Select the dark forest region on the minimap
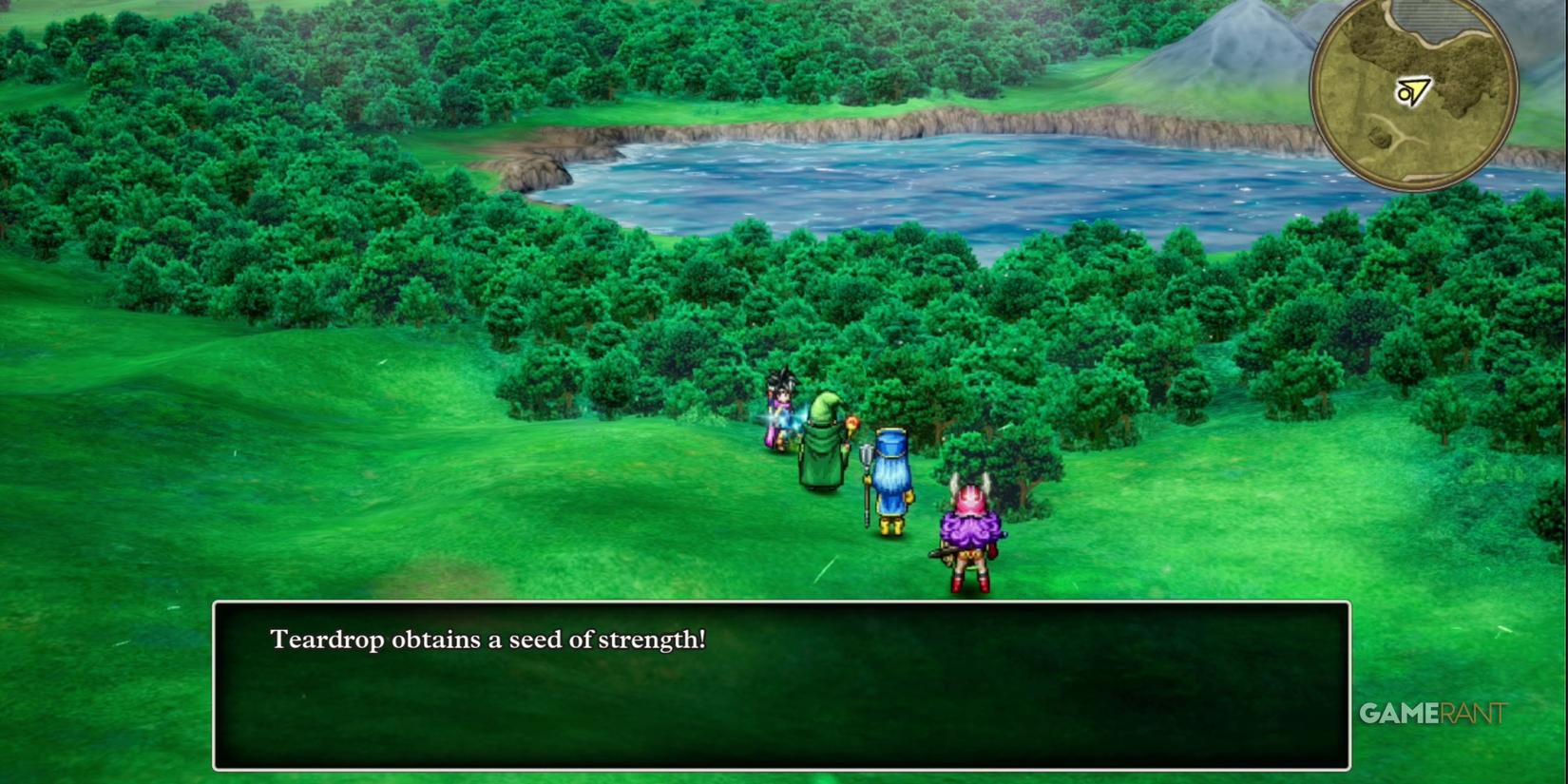This screenshot has height=784, width=1568. (x=1463, y=57)
